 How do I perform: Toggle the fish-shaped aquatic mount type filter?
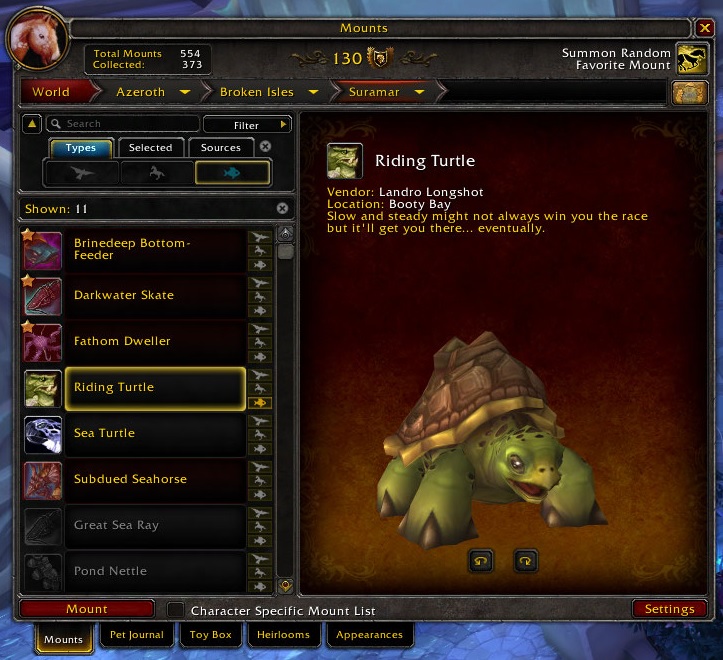point(232,172)
